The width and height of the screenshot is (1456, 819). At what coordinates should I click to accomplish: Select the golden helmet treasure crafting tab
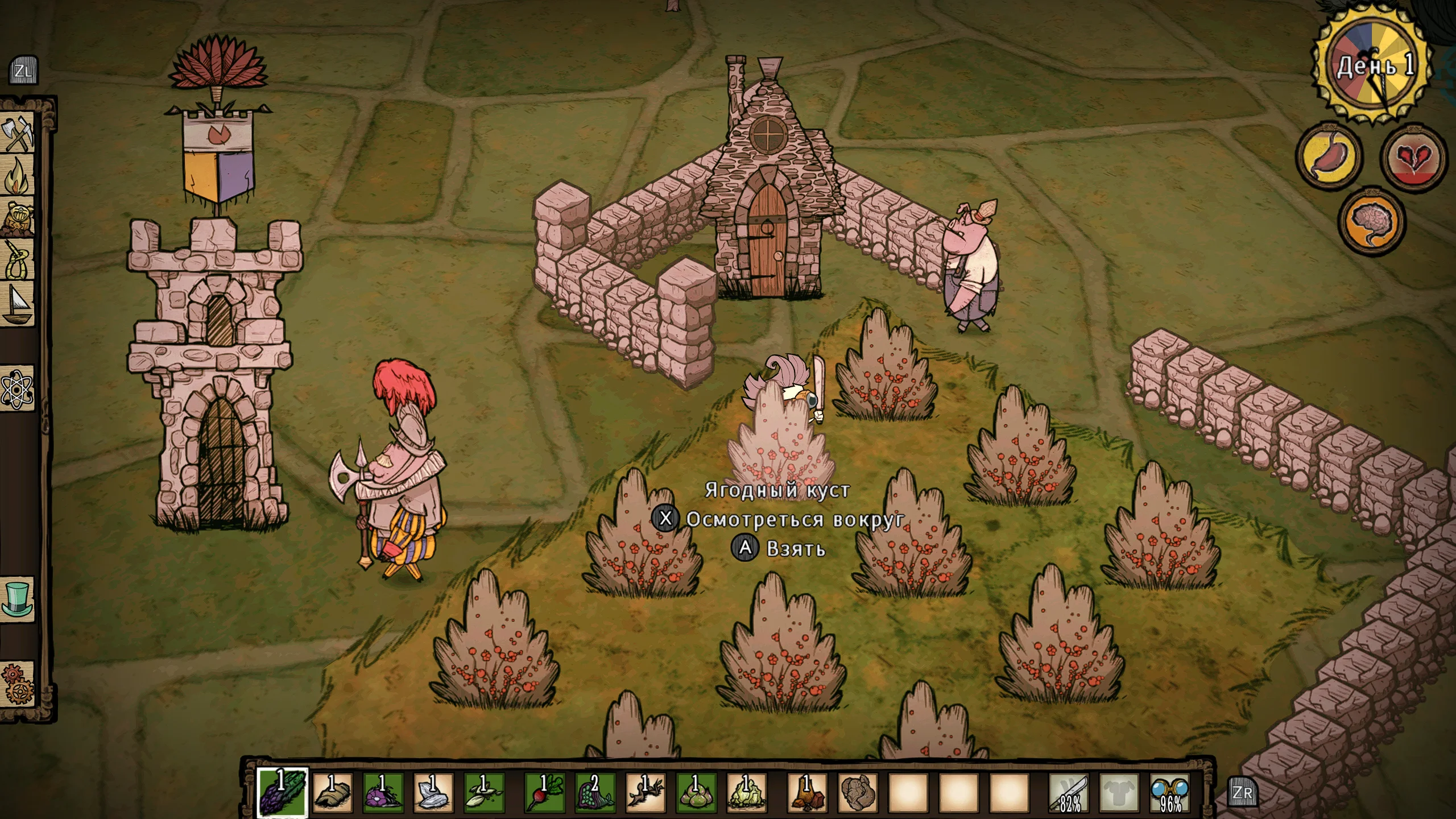(19, 218)
